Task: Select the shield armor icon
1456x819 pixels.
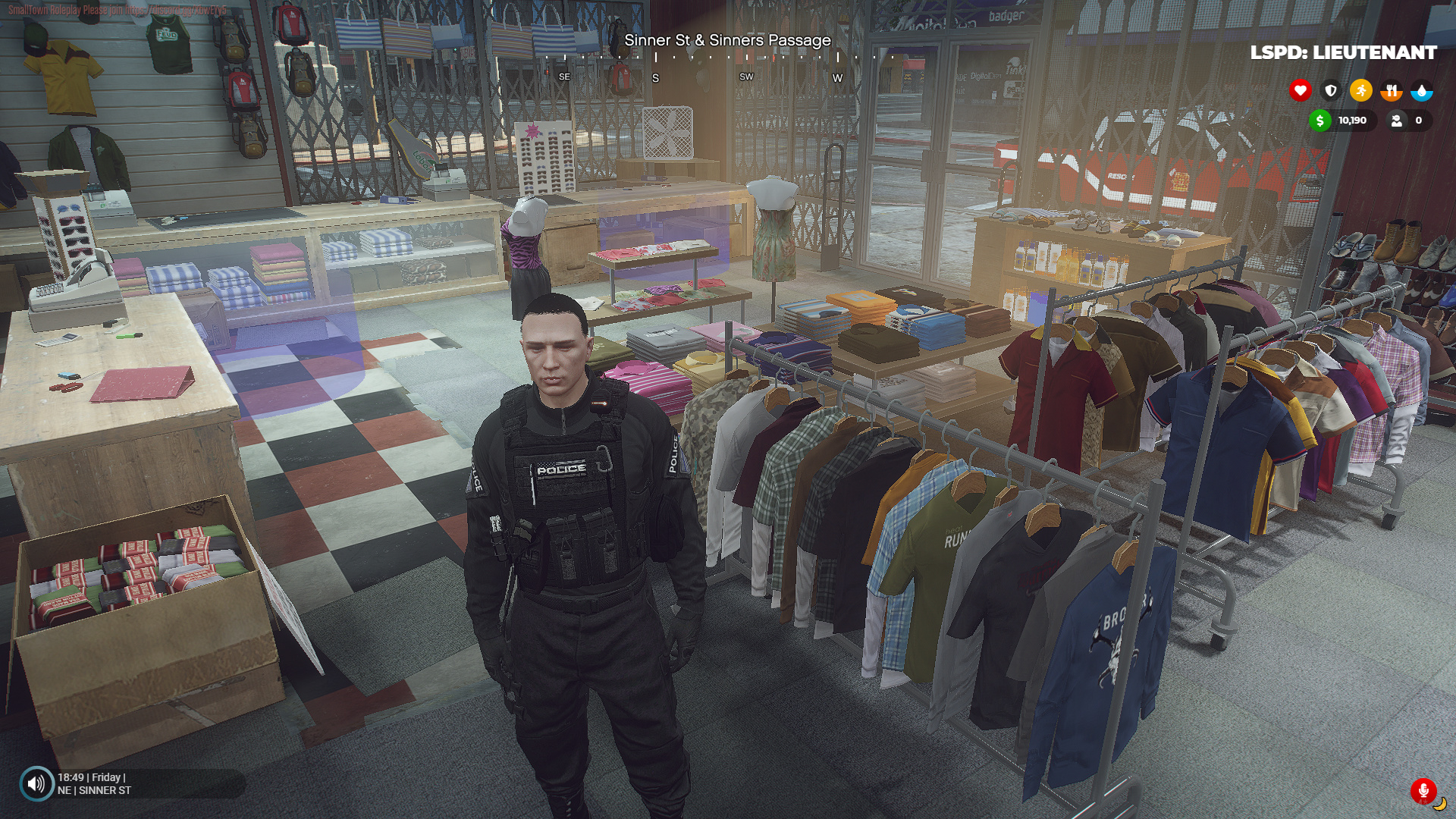Action: (1330, 91)
